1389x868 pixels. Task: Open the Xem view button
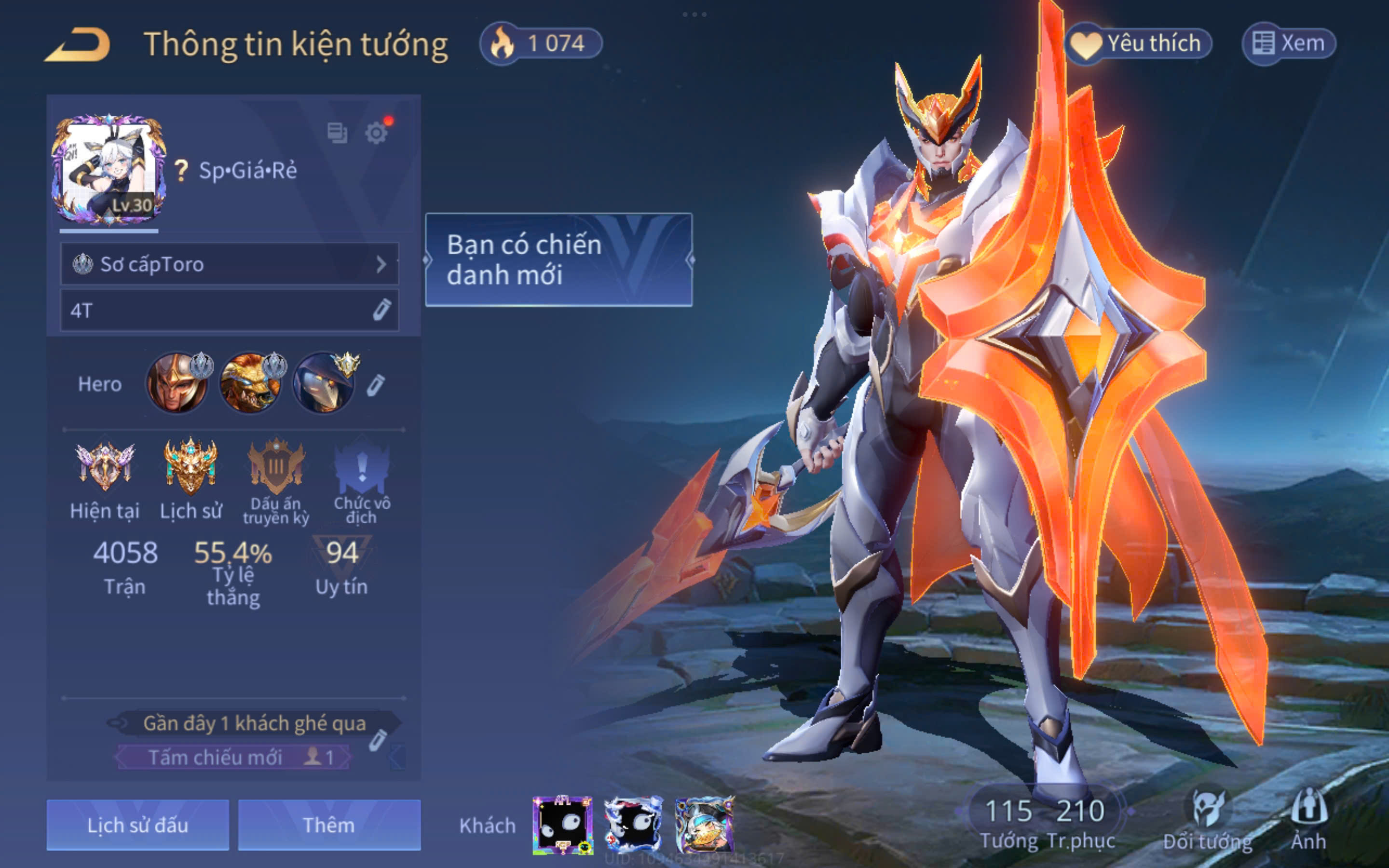coord(1289,43)
